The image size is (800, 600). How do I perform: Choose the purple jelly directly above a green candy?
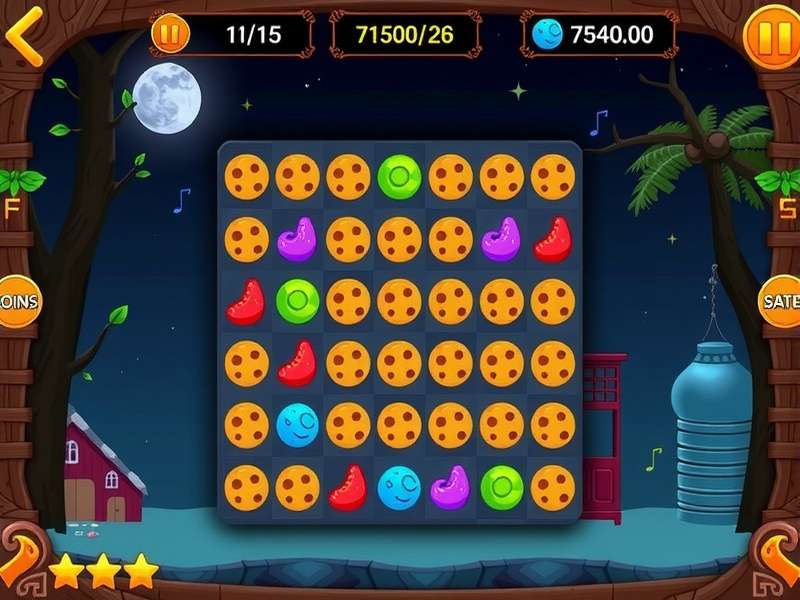click(x=297, y=239)
